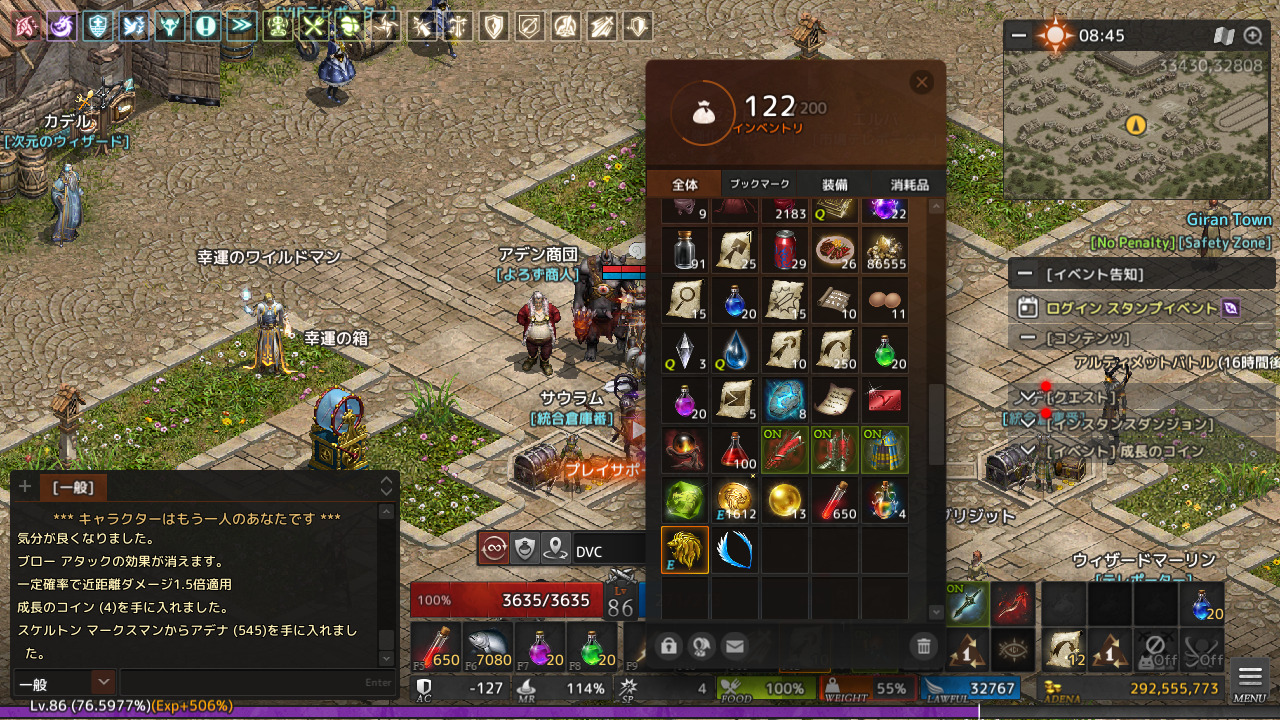Close the inventory window
The width and height of the screenshot is (1280, 720).
[922, 82]
